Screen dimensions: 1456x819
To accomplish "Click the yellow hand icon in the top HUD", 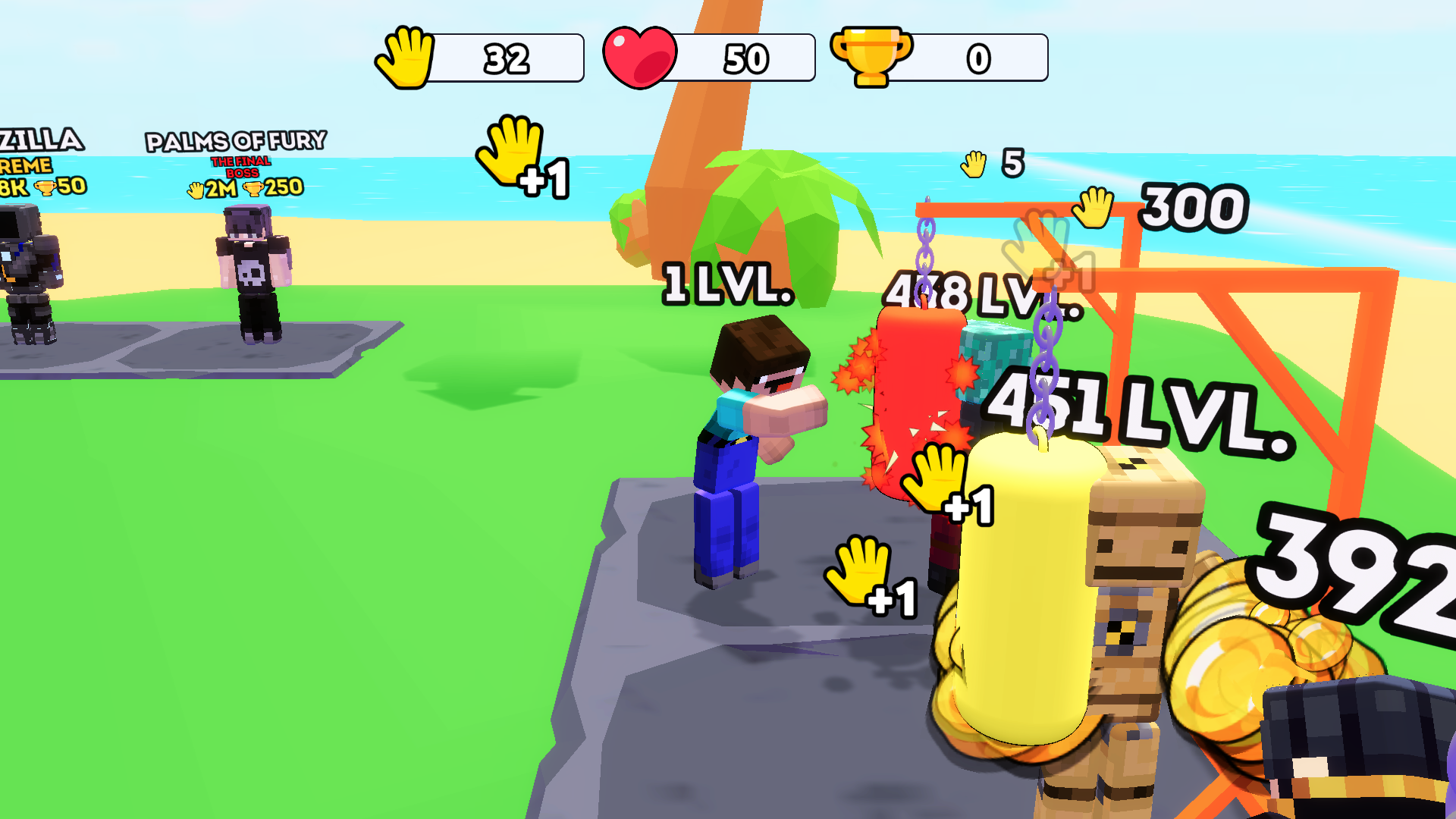I will pyautogui.click(x=406, y=57).
